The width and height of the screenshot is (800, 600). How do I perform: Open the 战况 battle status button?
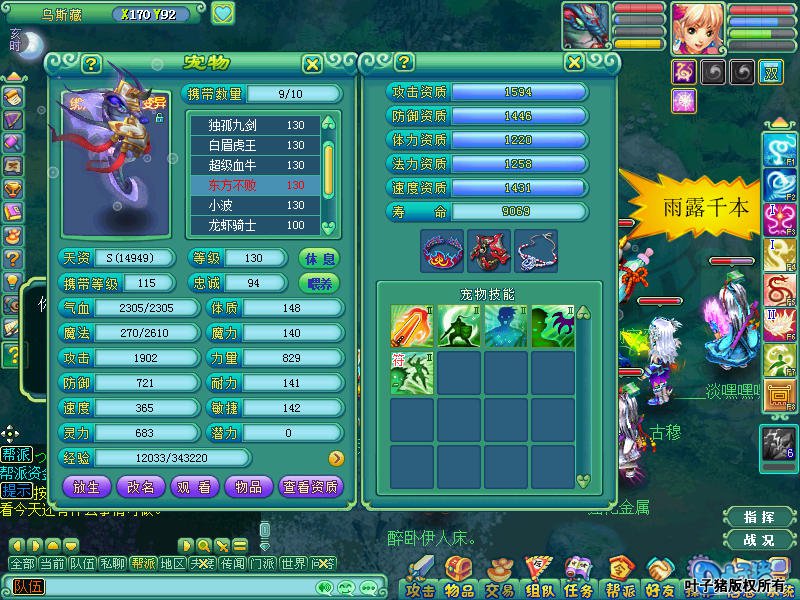coord(761,540)
